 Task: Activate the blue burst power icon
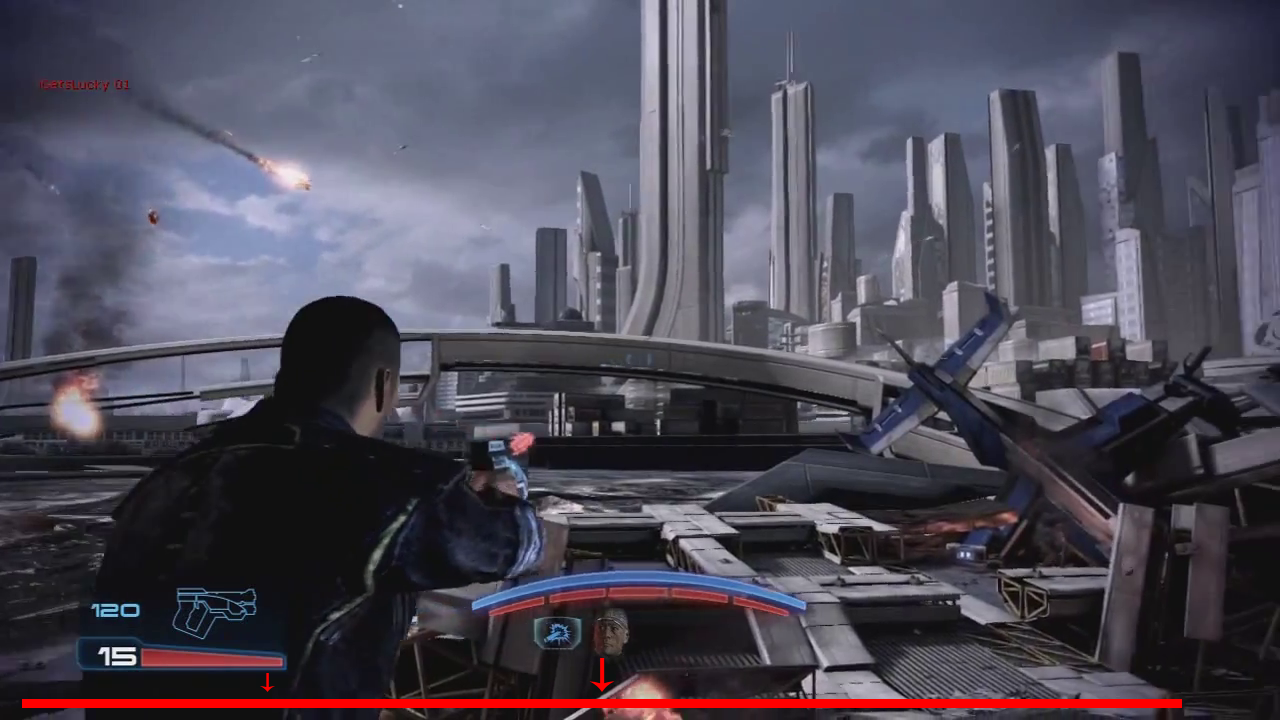[x=557, y=633]
